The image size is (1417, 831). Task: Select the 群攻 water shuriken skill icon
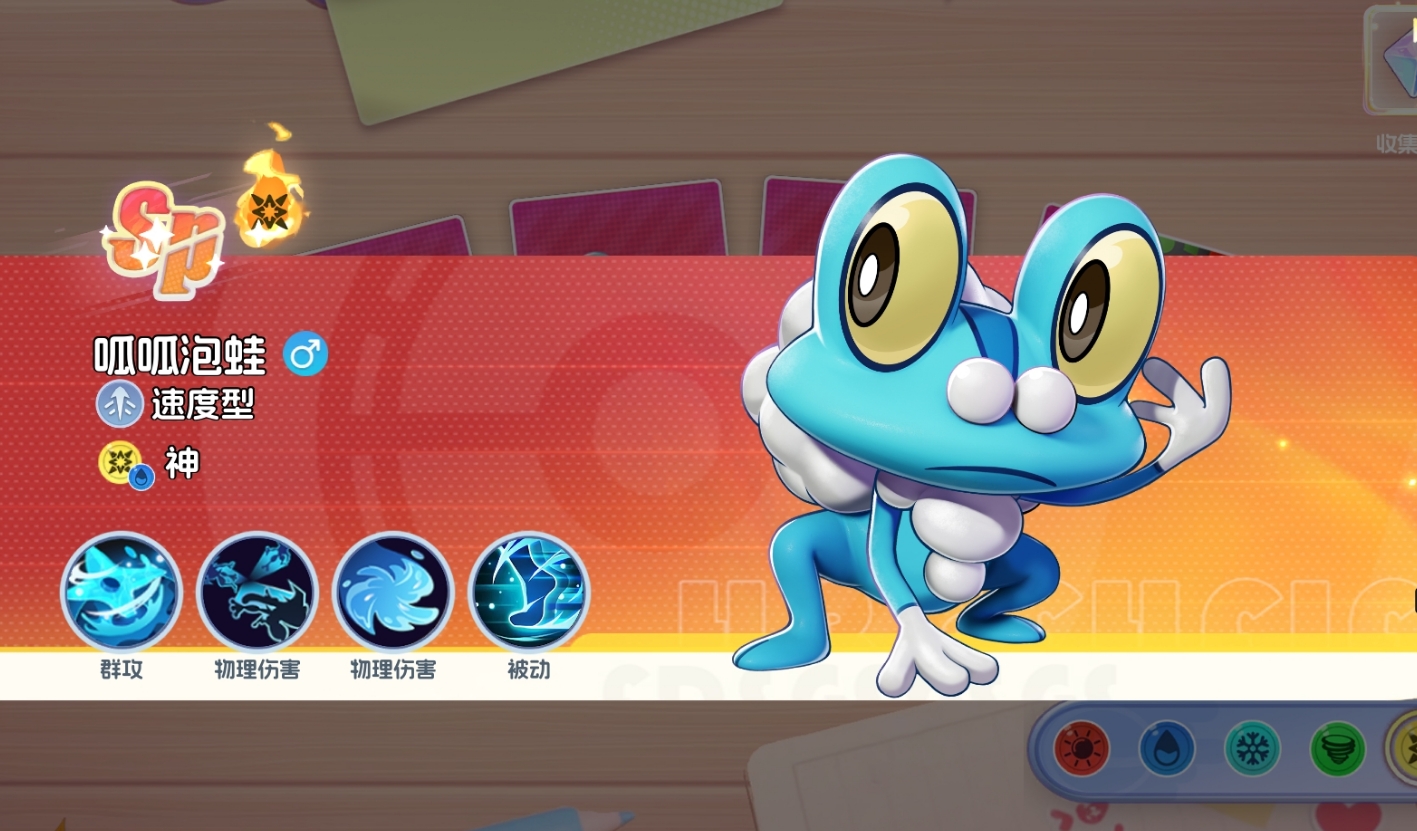(121, 593)
